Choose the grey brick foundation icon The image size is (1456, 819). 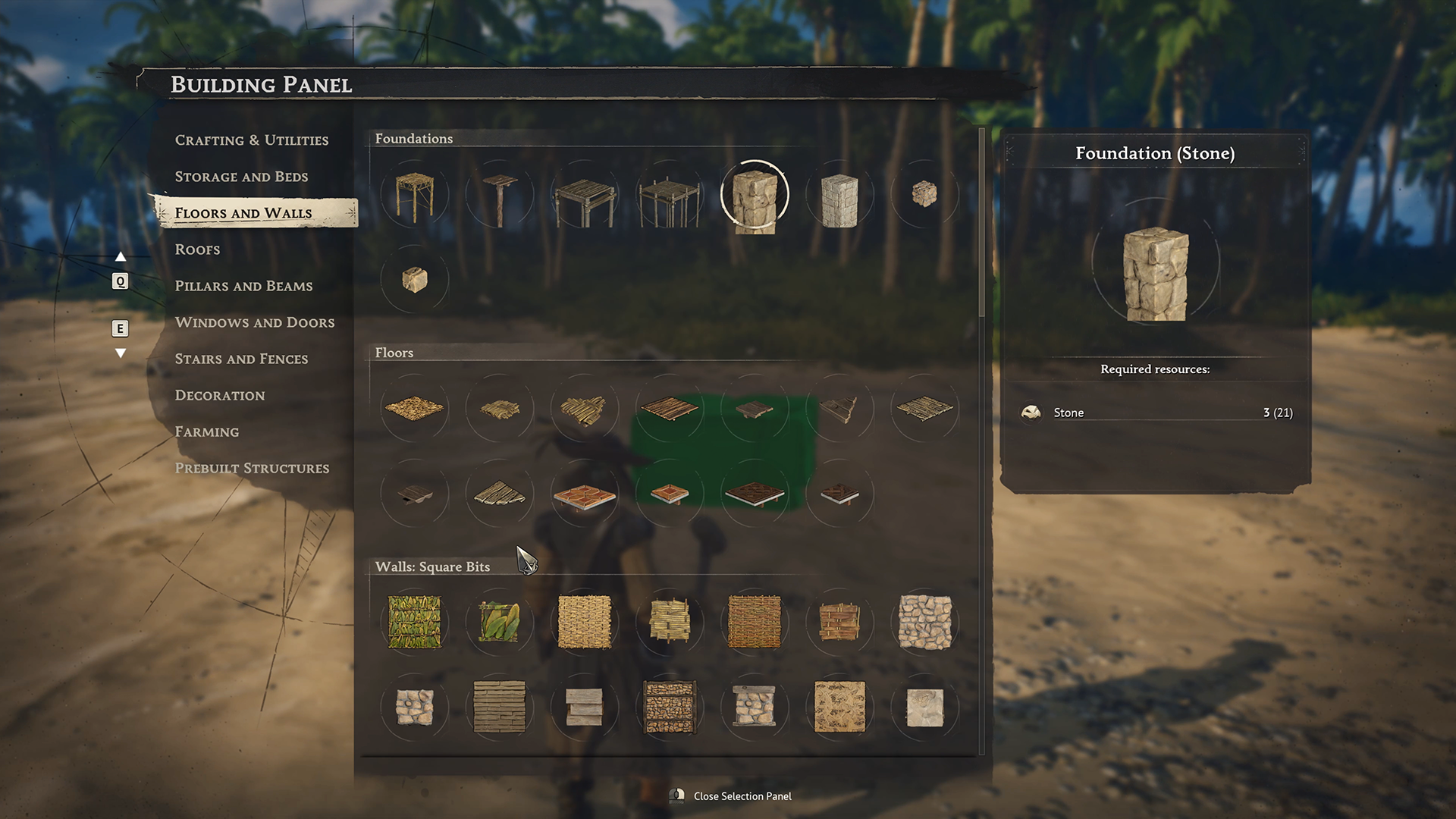(x=839, y=199)
